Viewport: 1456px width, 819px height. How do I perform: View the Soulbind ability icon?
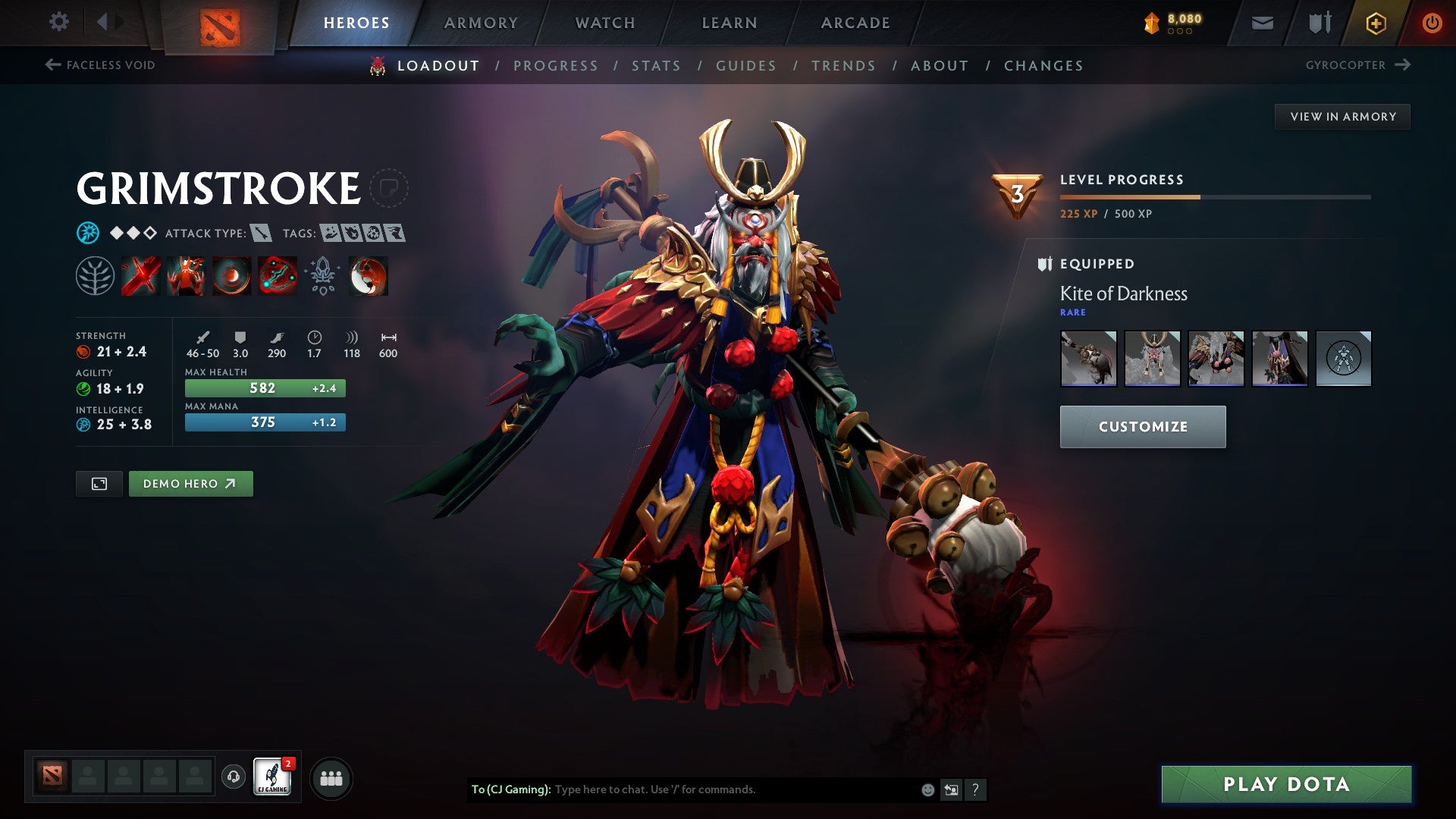[x=276, y=277]
